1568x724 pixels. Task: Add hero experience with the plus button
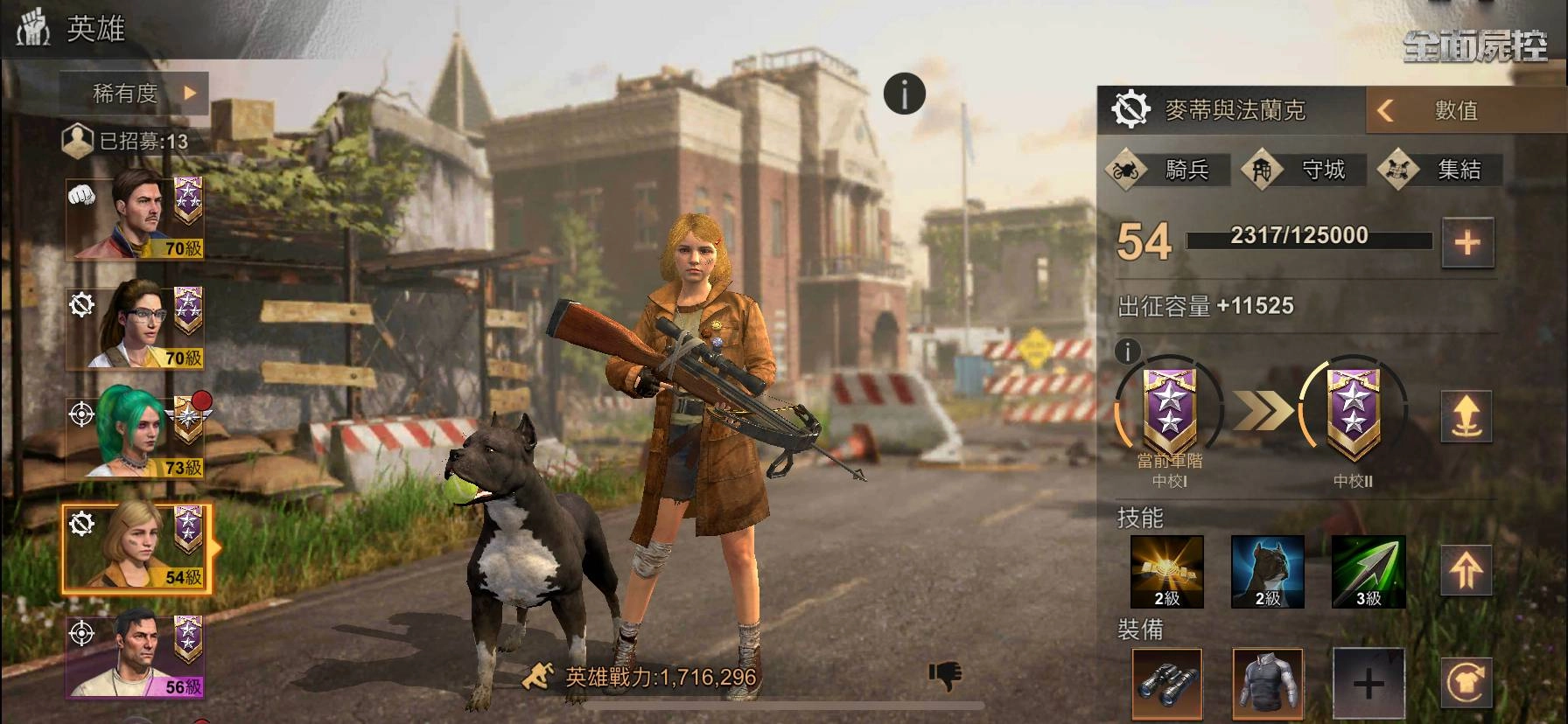[1467, 242]
